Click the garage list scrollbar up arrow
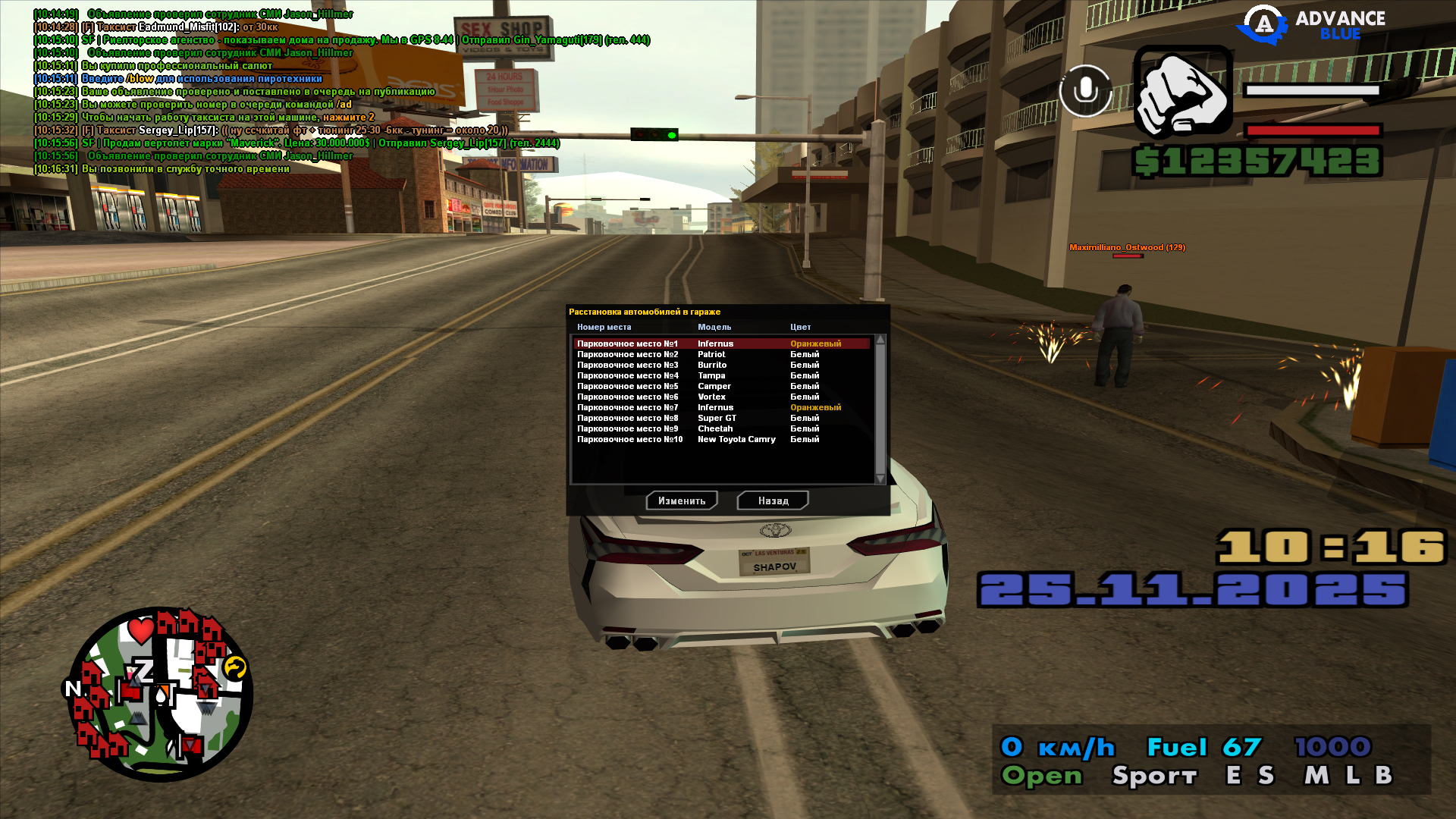1456x819 pixels. pos(880,340)
